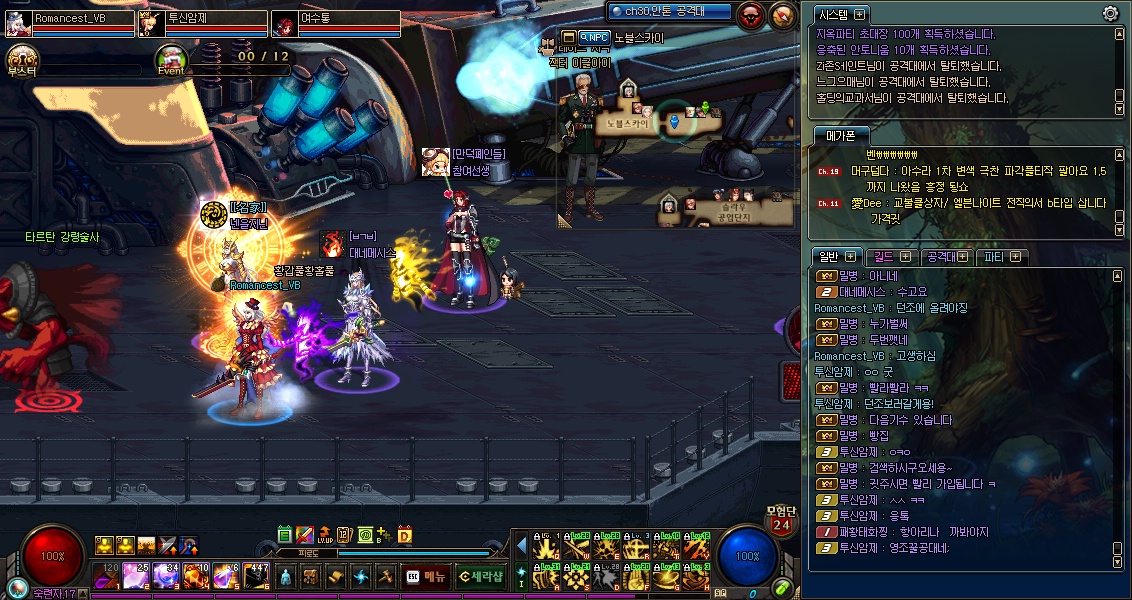Select 투신암제 party member frame

pos(203,23)
